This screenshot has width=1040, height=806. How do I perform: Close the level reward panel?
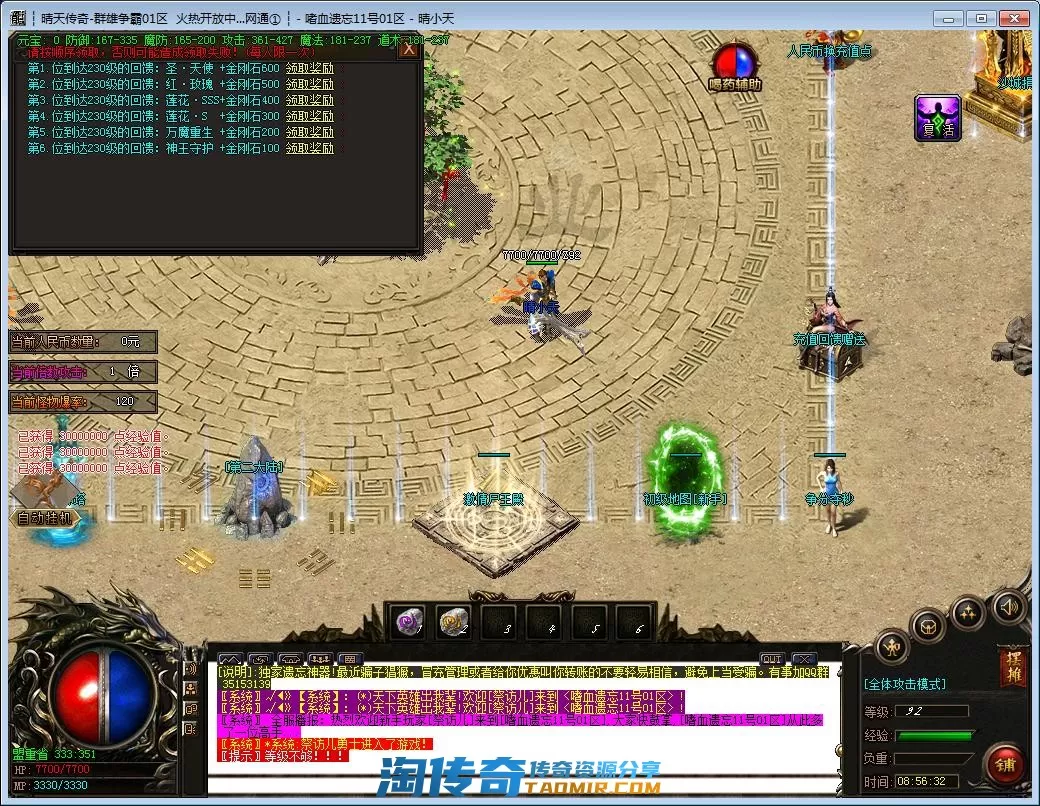408,49
